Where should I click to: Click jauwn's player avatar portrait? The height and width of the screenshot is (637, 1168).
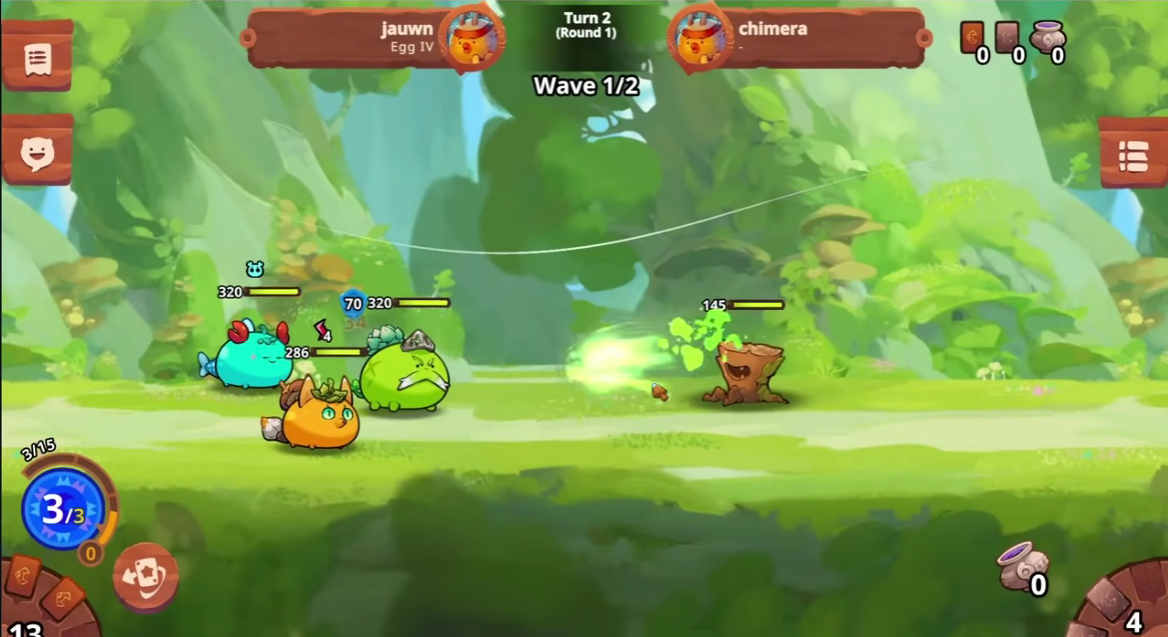470,40
